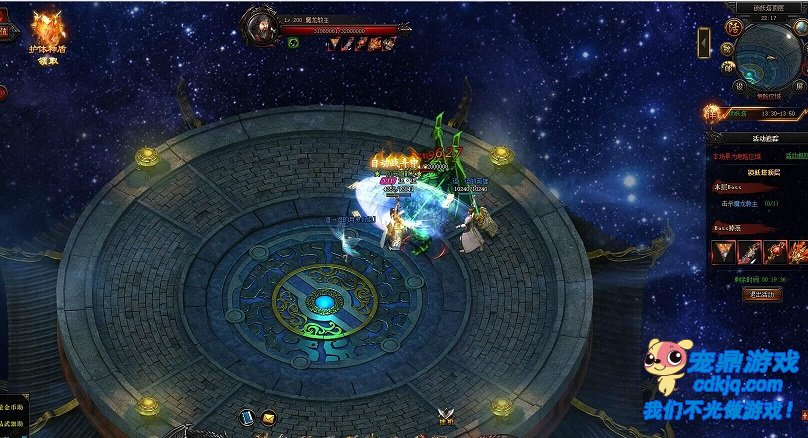The image size is (808, 438).
Task: Collapse the side panel with the left arrow
Action: [x=705, y=43]
